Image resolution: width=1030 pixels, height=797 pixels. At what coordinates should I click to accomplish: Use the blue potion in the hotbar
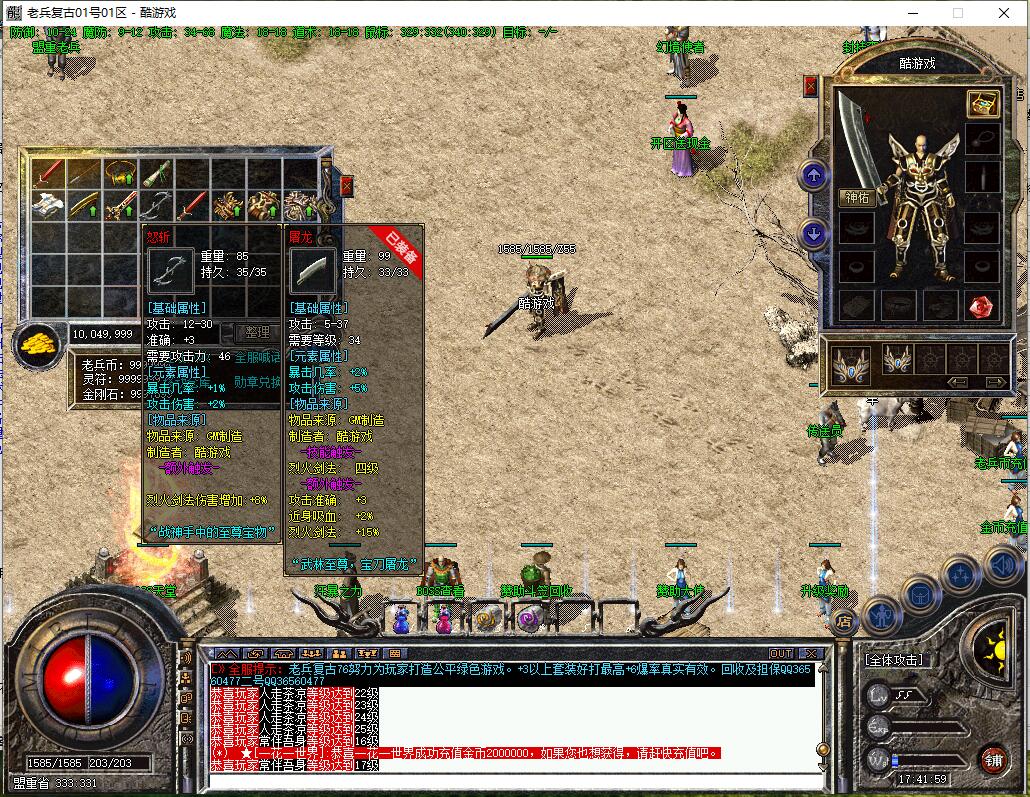click(400, 620)
